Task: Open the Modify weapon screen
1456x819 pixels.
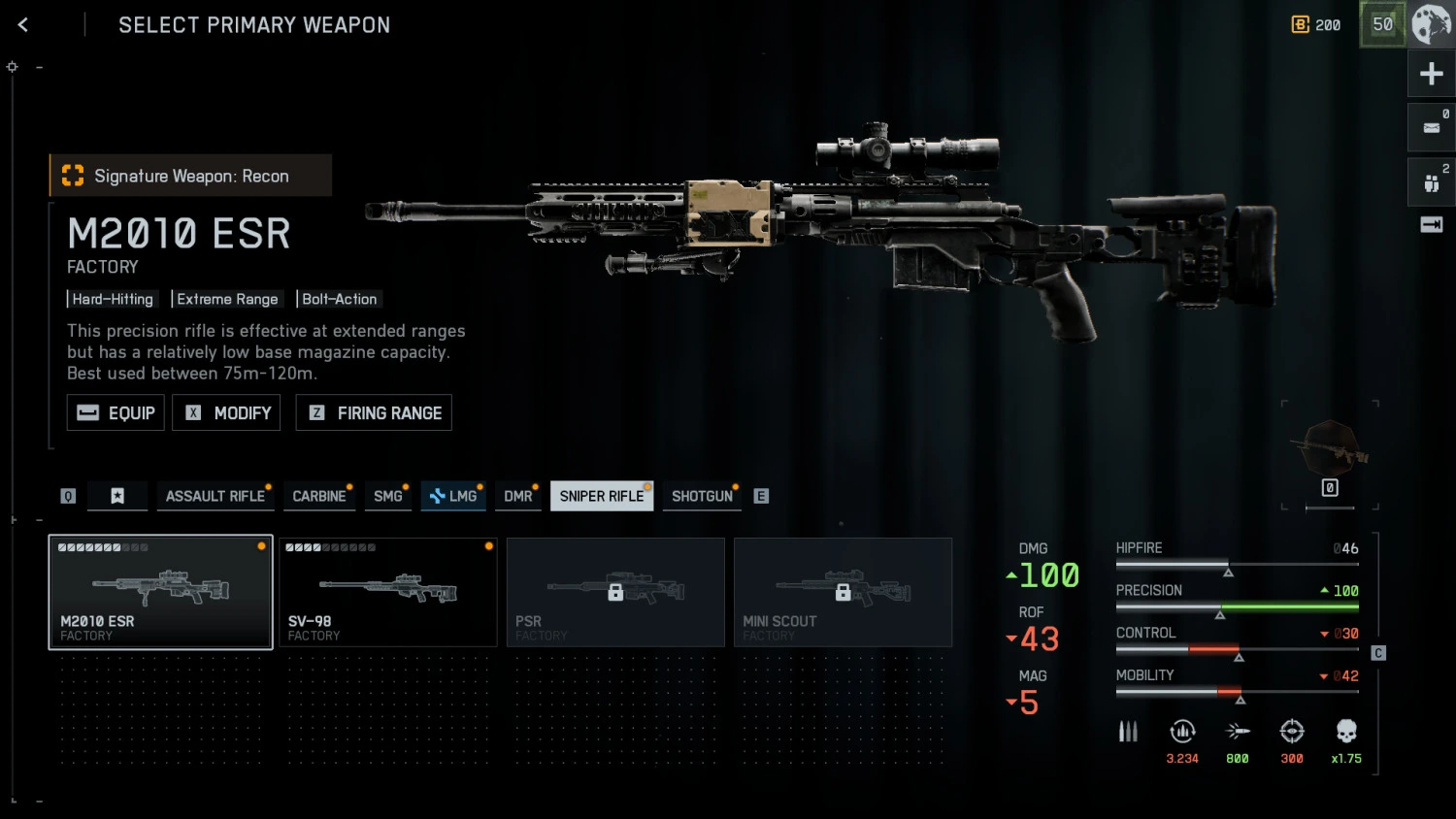Action: coord(227,412)
